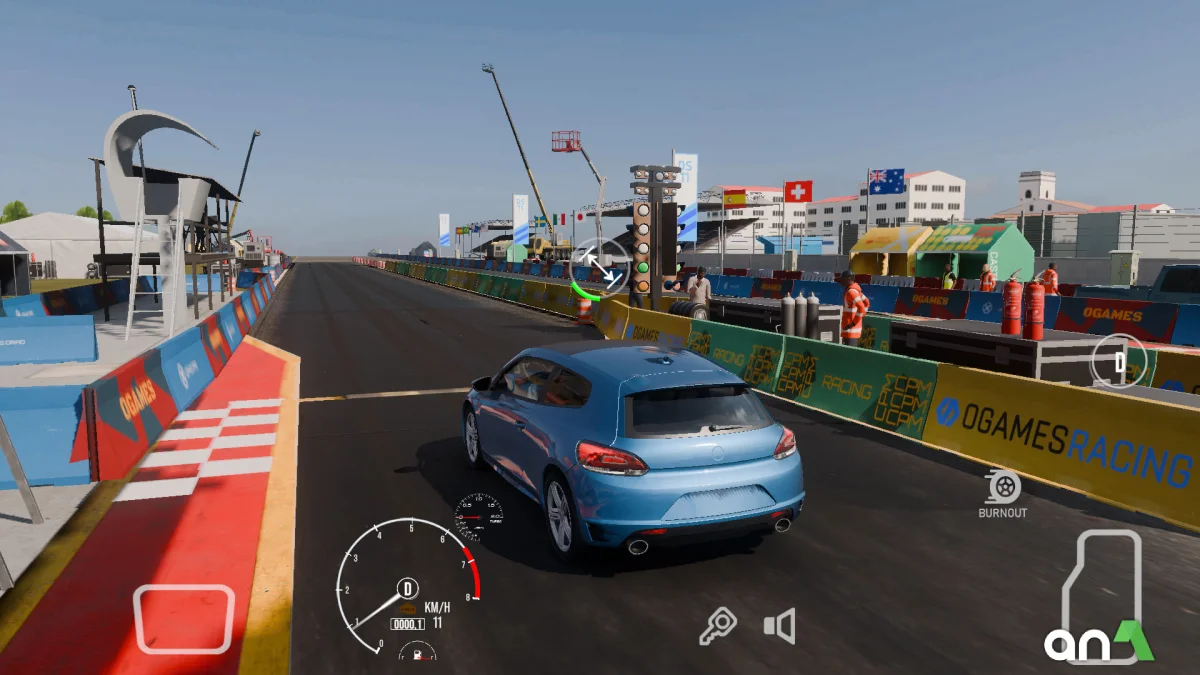Viewport: 1200px width, 675px height.
Task: Tap the circular D gear selector
Action: [x=1119, y=360]
